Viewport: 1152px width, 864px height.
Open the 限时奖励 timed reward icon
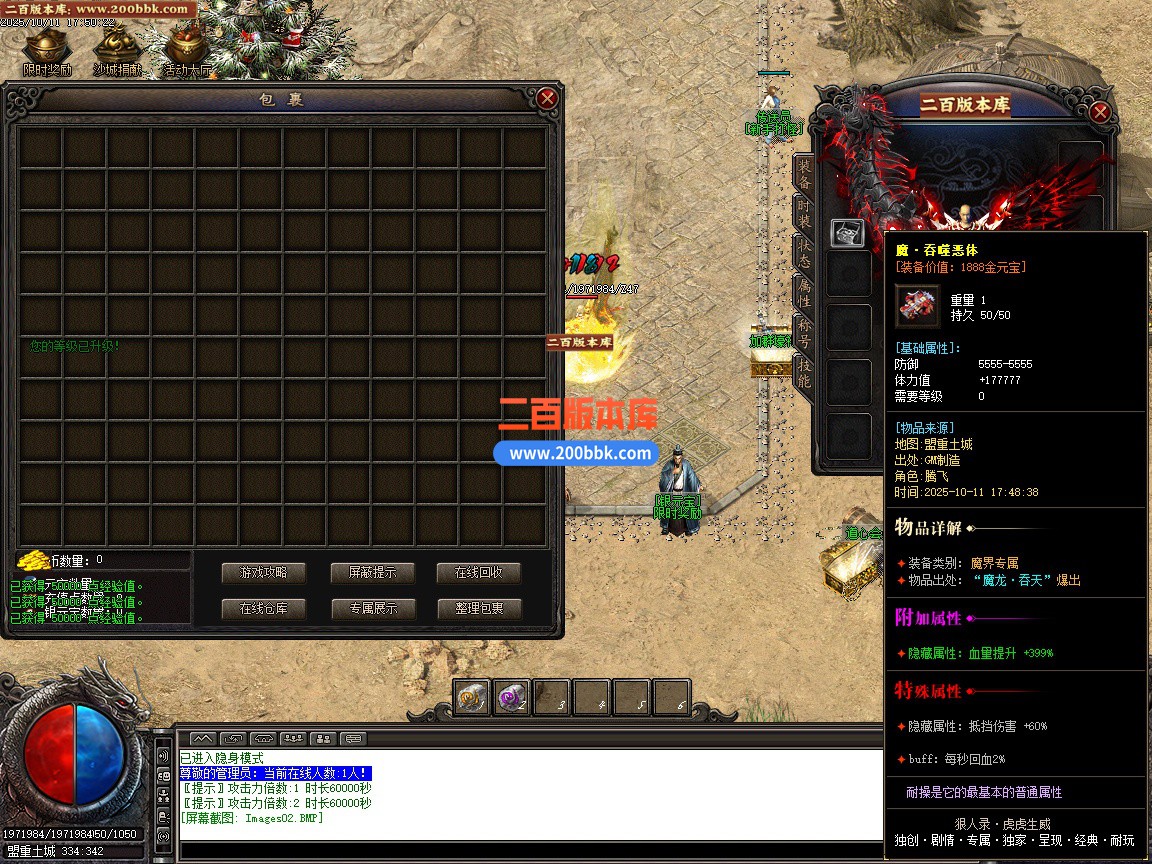[46, 50]
